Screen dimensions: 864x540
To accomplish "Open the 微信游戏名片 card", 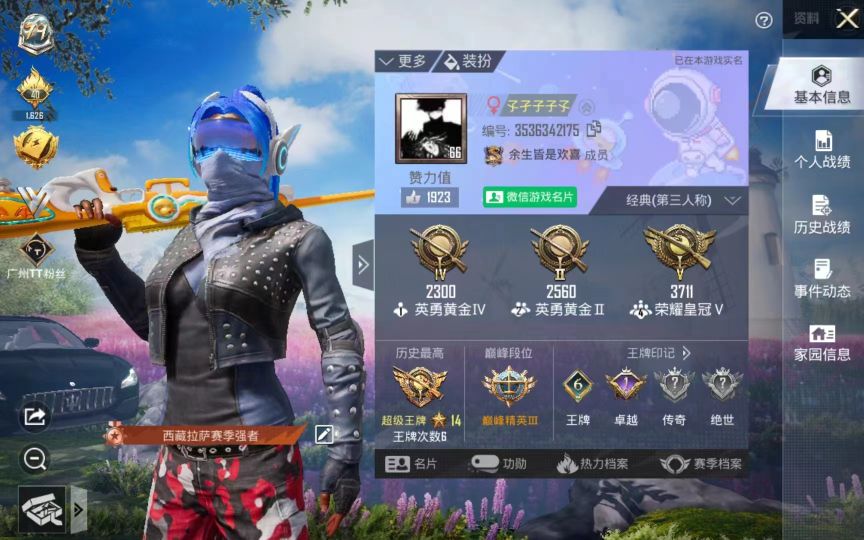I will tap(530, 197).
